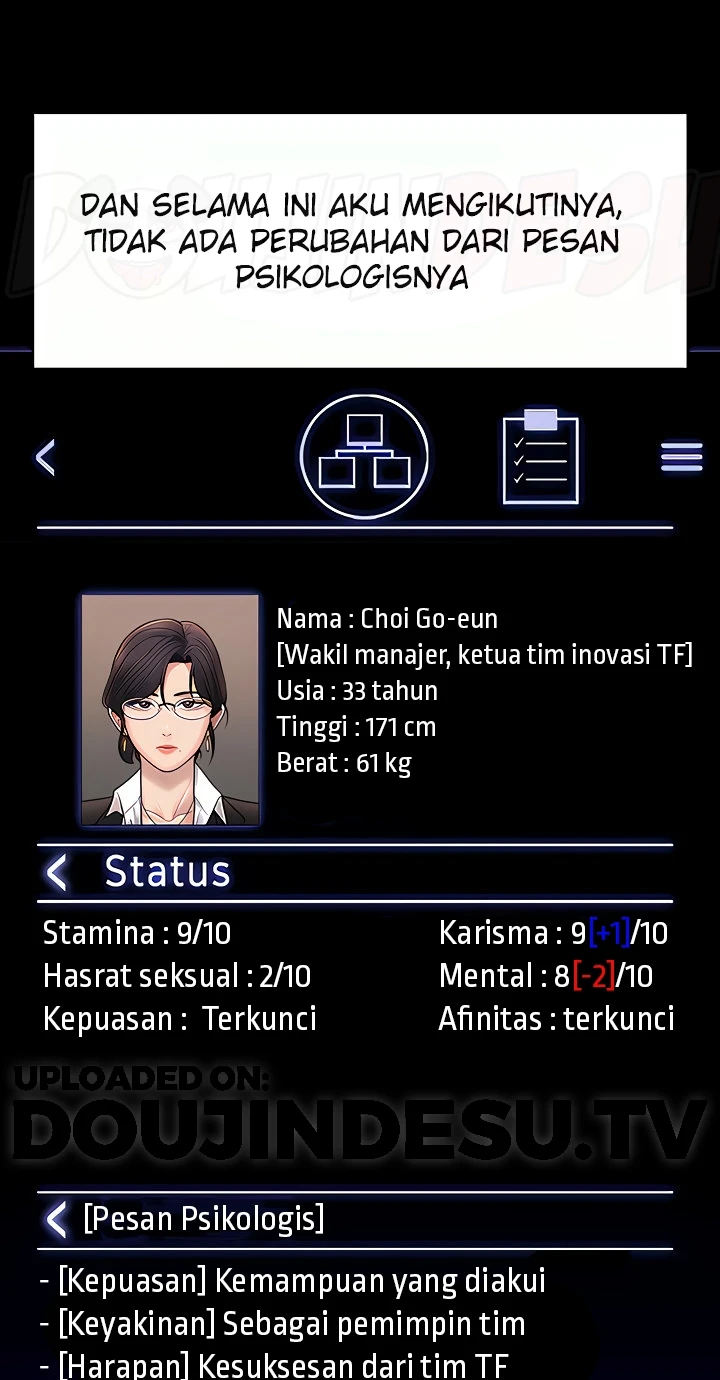This screenshot has height=1380, width=720.
Task: Go back using the top-left arrow
Action: pyautogui.click(x=45, y=457)
